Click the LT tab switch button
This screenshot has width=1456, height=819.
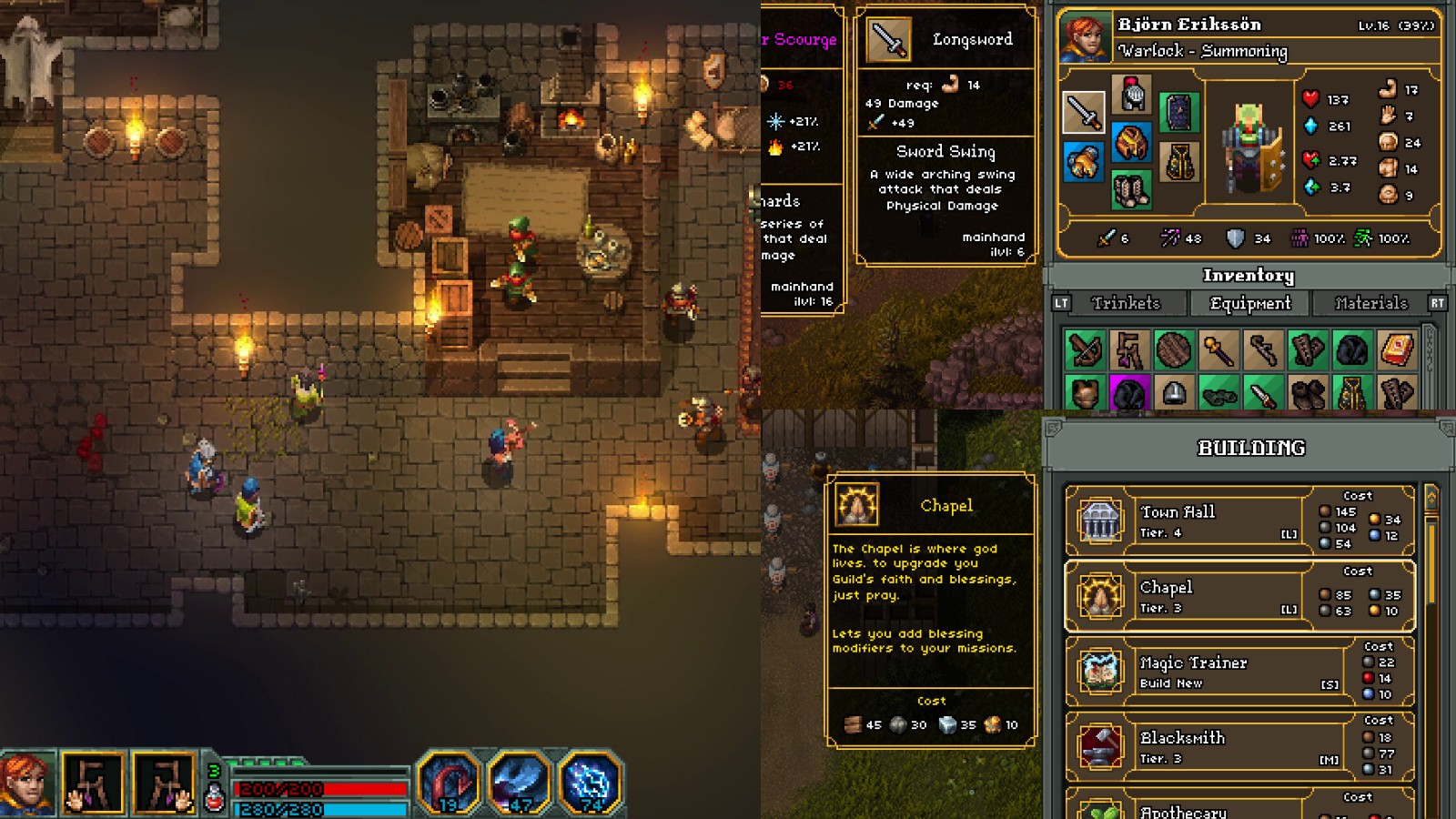(1059, 303)
